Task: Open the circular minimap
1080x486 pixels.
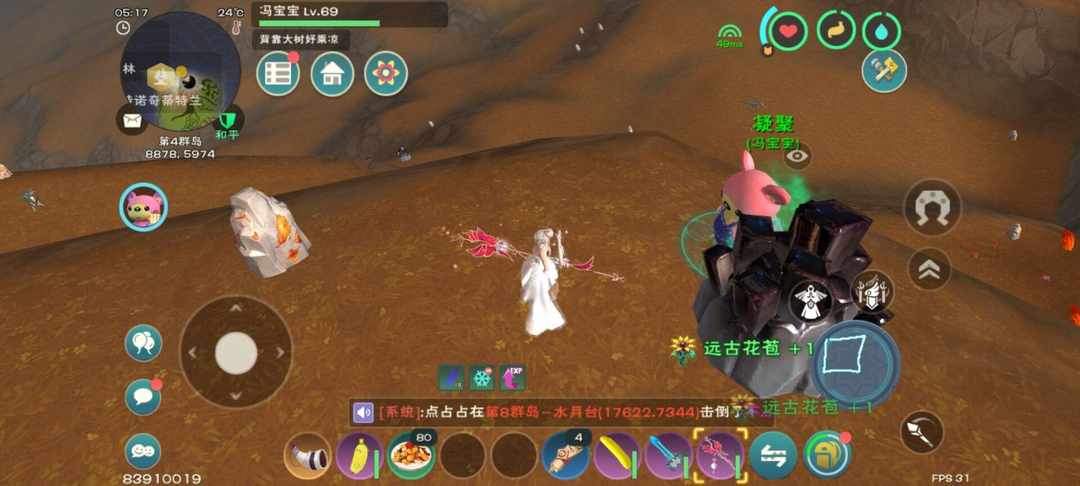Action: coord(181,70)
